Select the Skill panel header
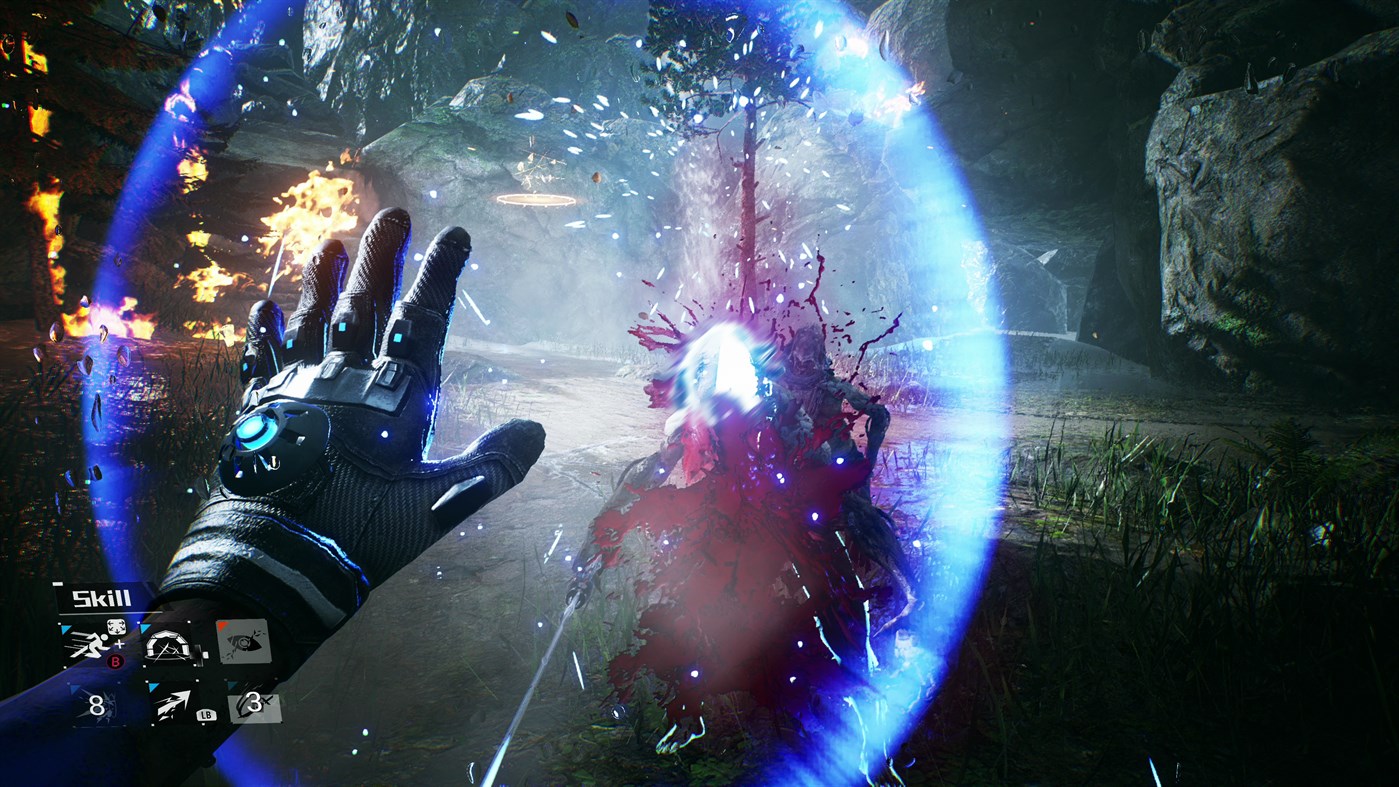This screenshot has width=1399, height=787. pos(102,597)
